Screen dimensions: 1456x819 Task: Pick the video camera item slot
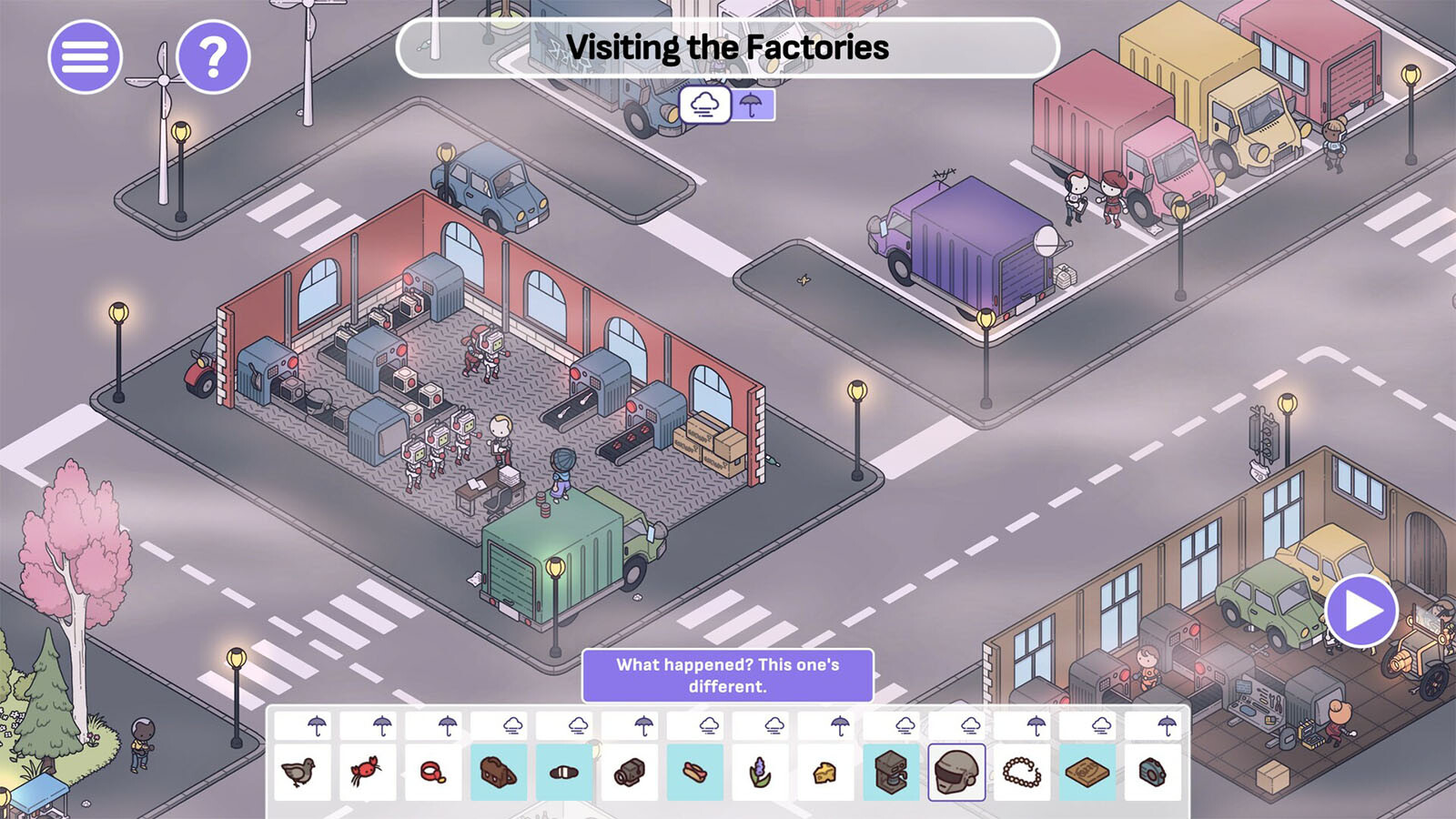tap(630, 773)
